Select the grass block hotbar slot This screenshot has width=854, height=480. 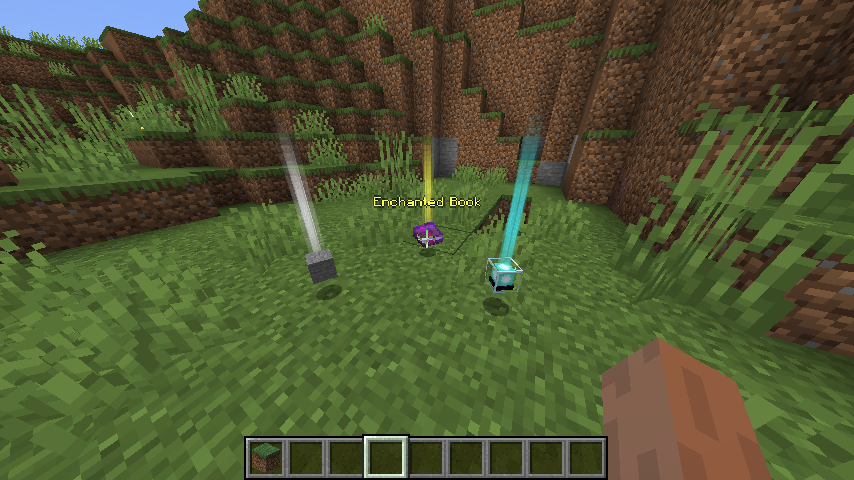(266, 458)
